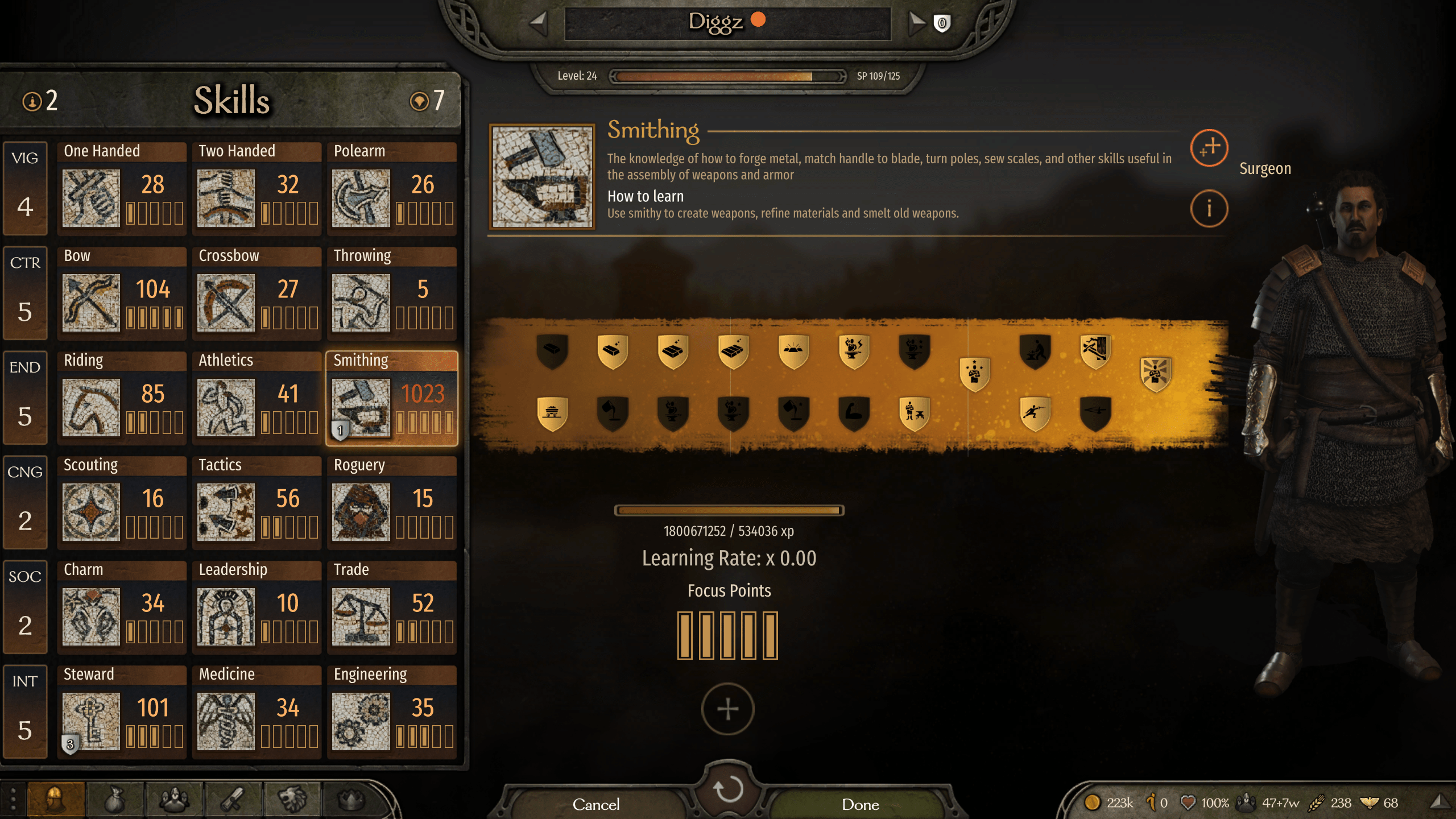The image size is (1456, 819).
Task: Select the Smithing skill tab panel
Action: (x=392, y=398)
